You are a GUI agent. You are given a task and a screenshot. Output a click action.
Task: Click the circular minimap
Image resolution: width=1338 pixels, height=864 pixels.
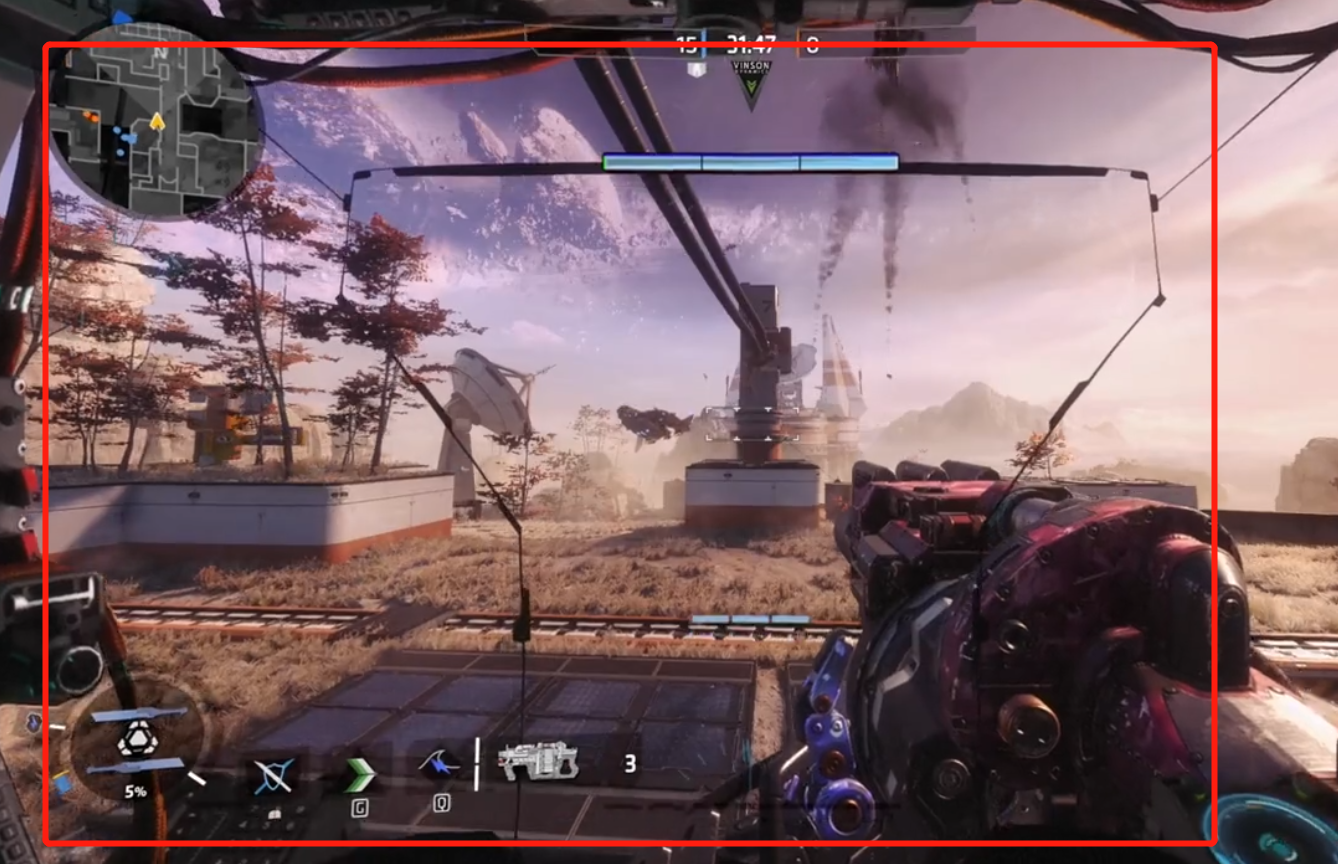click(155, 120)
